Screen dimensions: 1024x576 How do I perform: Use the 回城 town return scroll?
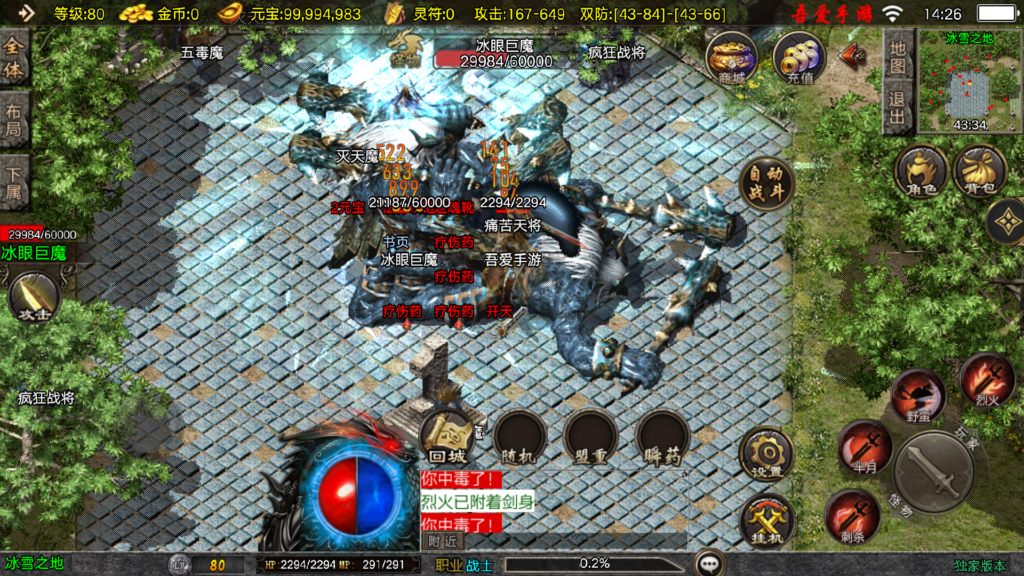point(447,437)
